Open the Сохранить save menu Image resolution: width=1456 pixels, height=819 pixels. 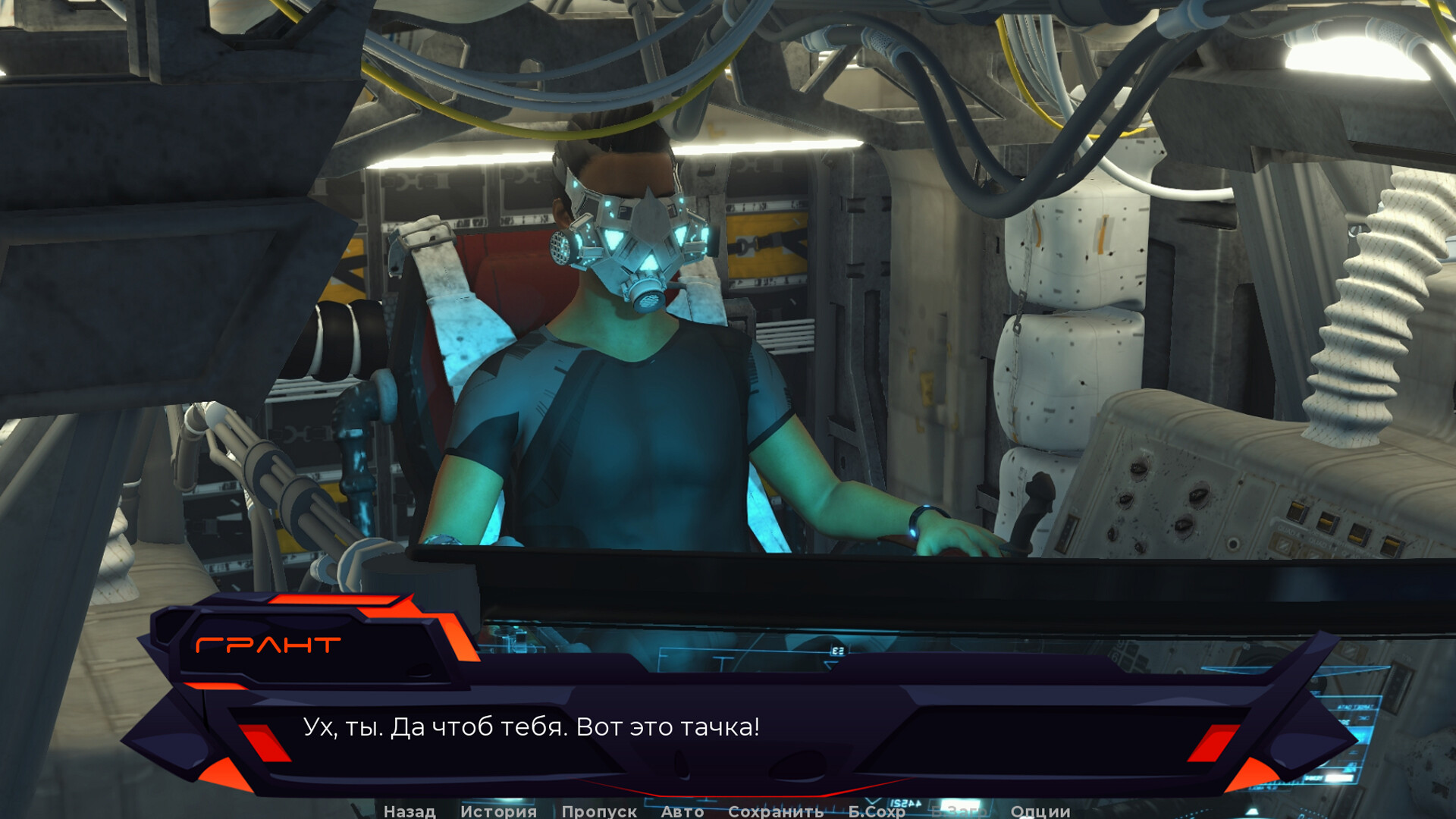[776, 811]
